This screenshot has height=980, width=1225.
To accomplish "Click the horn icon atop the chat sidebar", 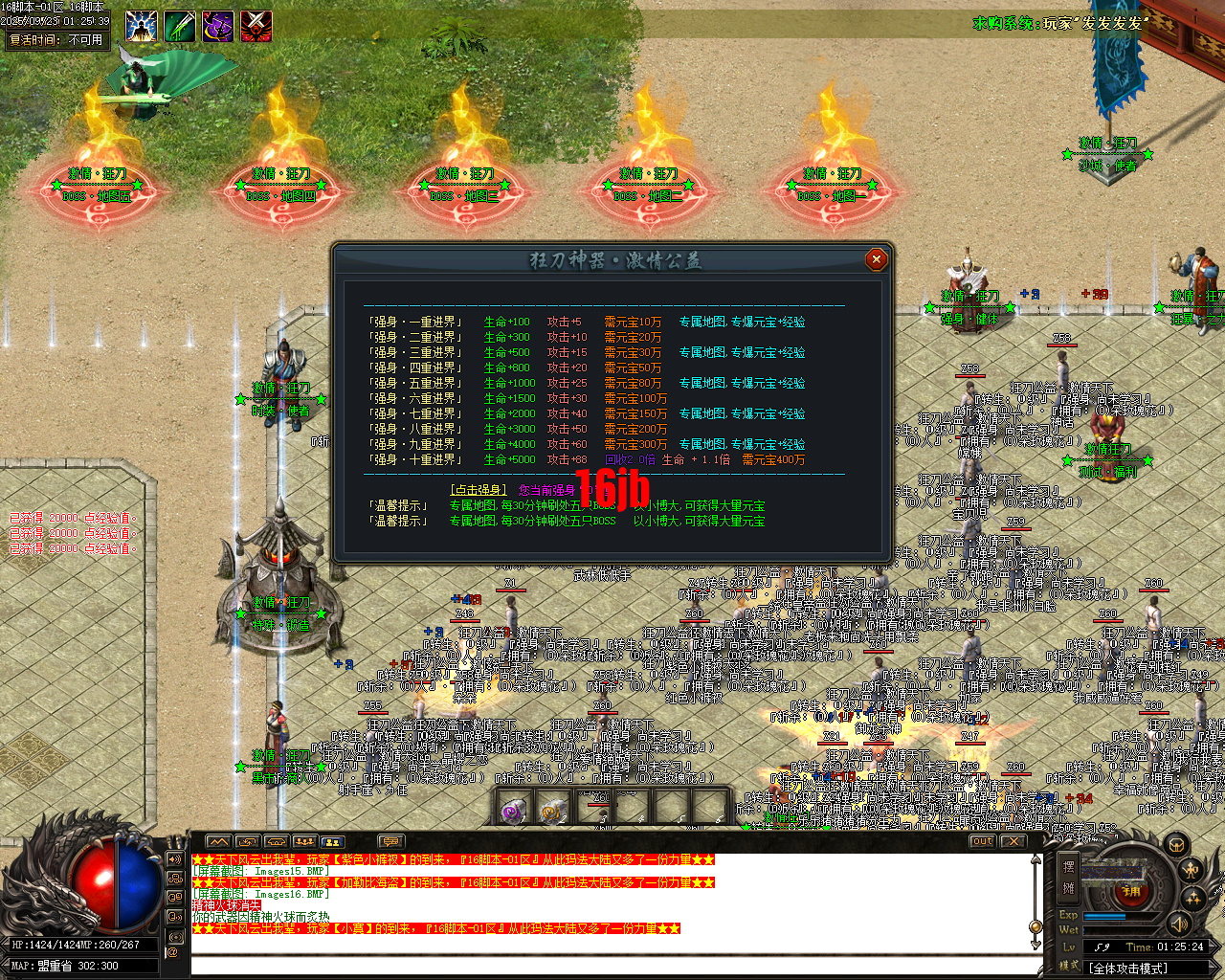I will pyautogui.click(x=175, y=858).
